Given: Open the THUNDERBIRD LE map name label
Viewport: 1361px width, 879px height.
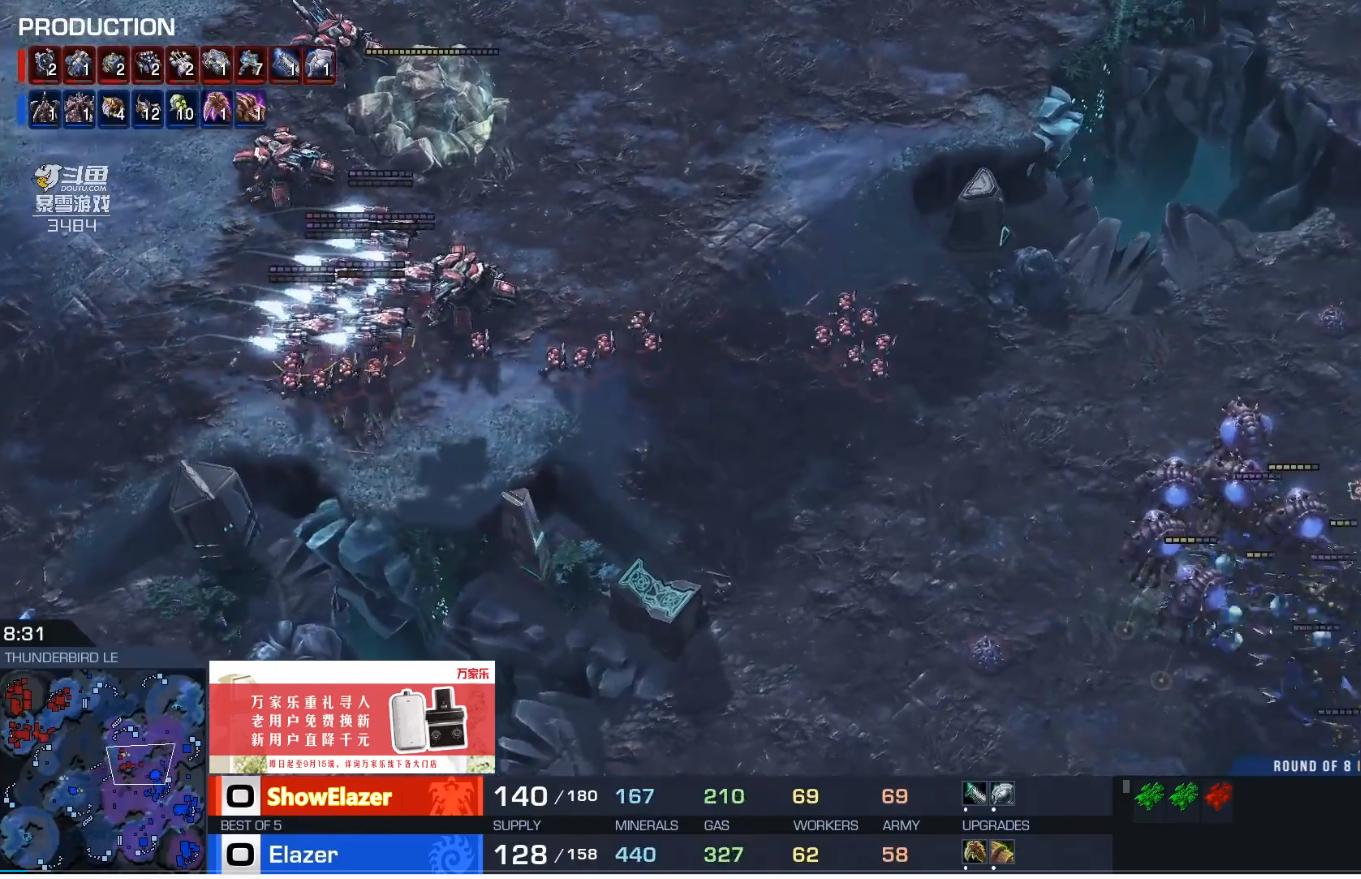Looking at the screenshot, I should pos(60,657).
